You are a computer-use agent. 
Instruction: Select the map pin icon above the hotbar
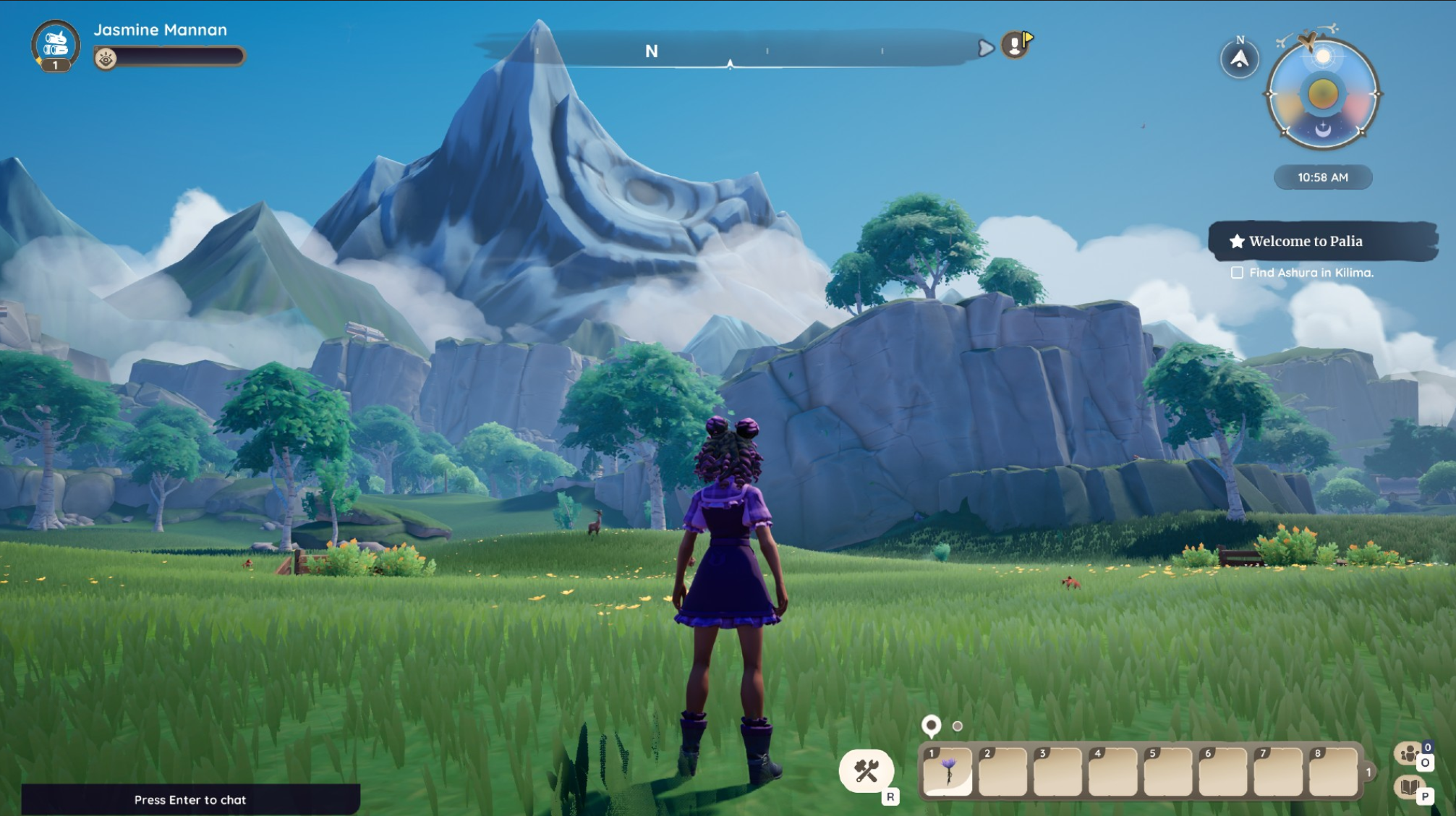coord(931,725)
